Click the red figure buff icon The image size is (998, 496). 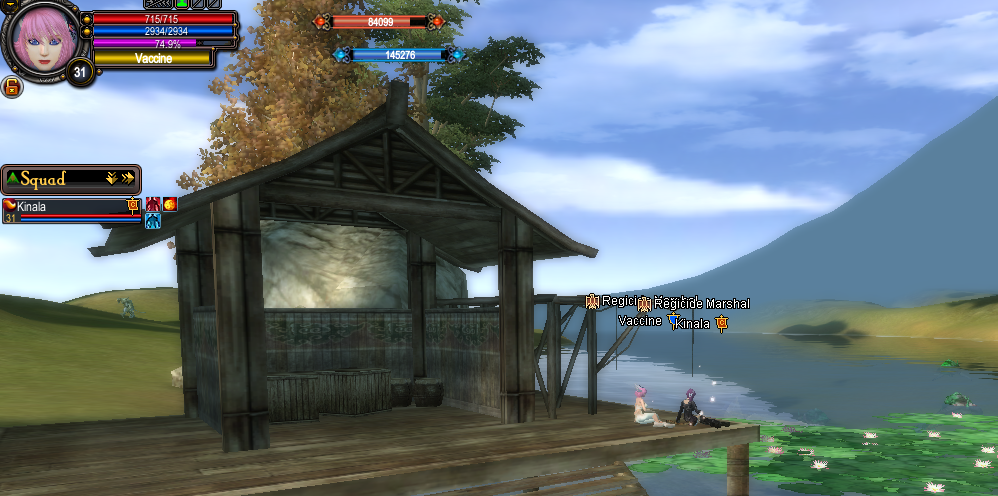click(x=153, y=205)
